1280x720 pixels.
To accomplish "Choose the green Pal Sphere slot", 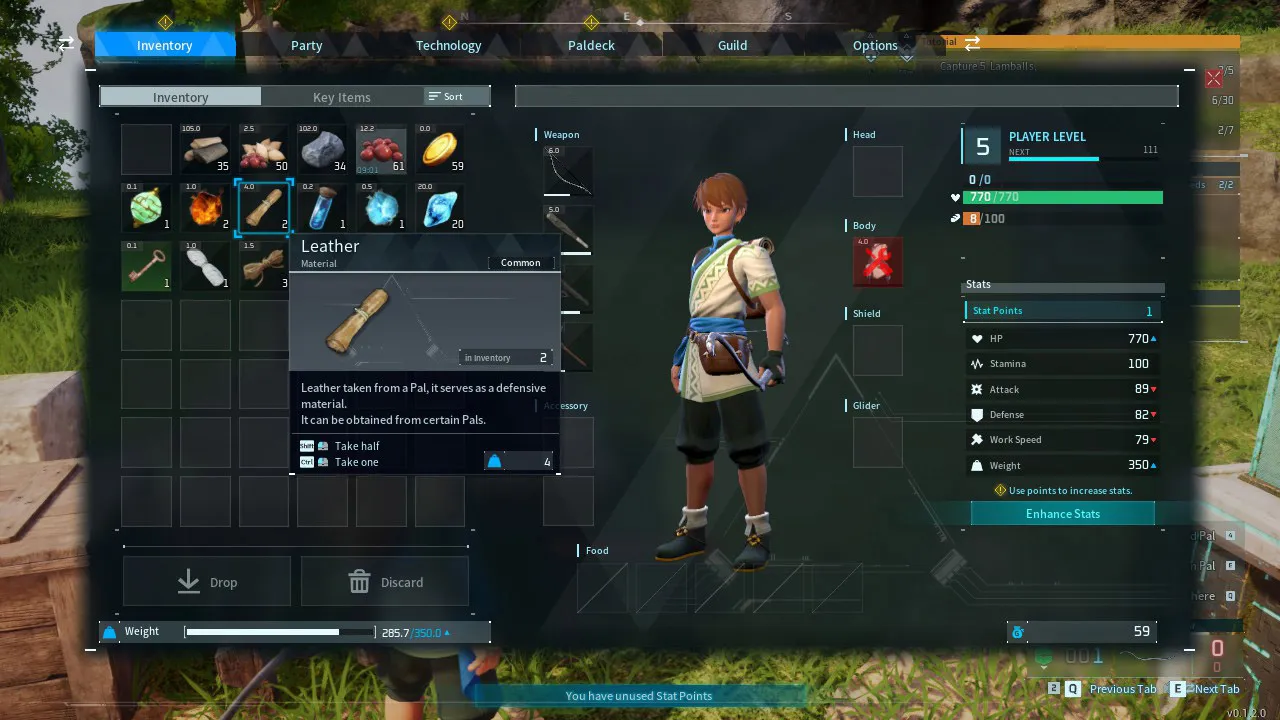I will 147,208.
